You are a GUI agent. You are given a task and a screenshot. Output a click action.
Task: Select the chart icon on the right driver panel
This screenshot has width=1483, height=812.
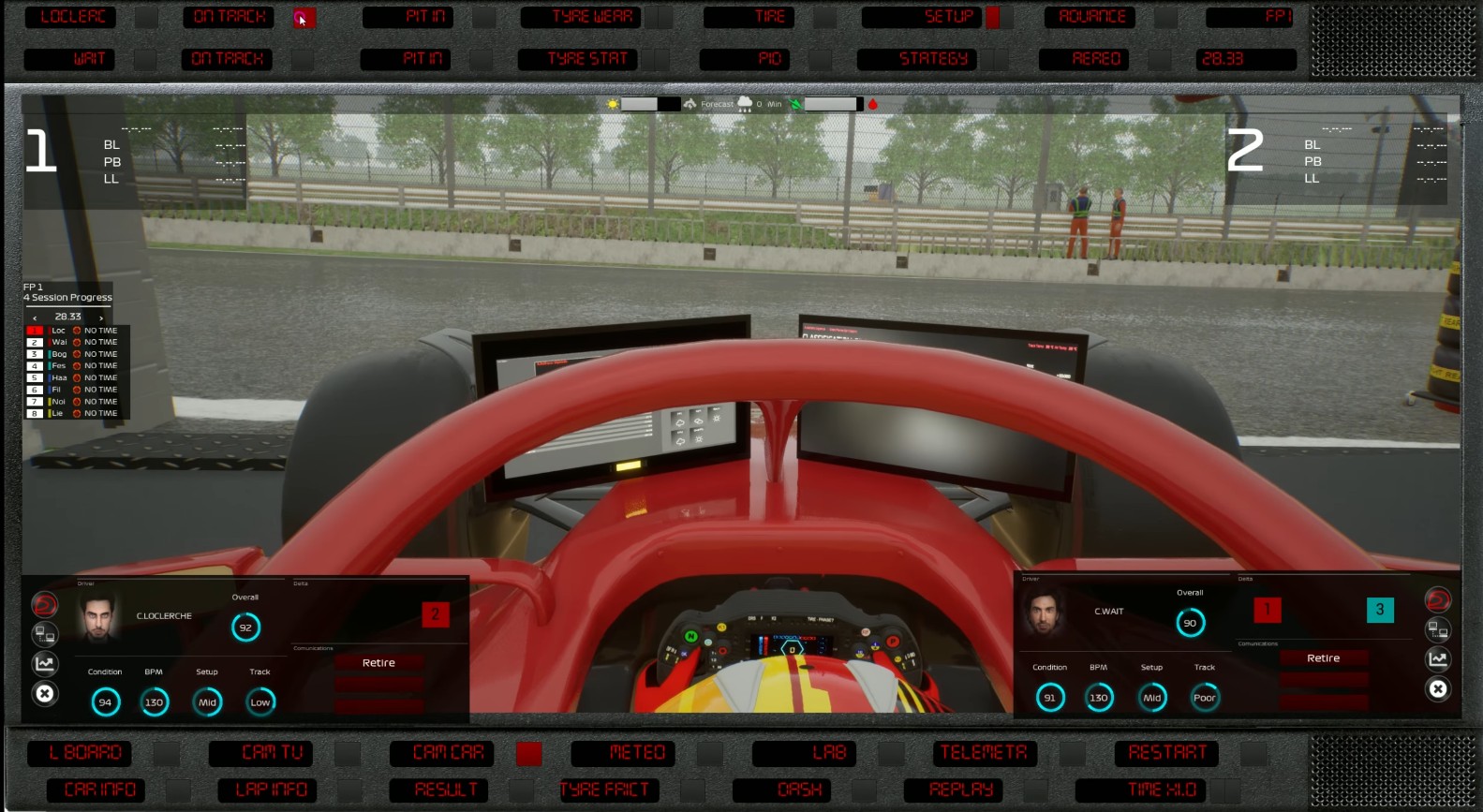pos(1439,658)
